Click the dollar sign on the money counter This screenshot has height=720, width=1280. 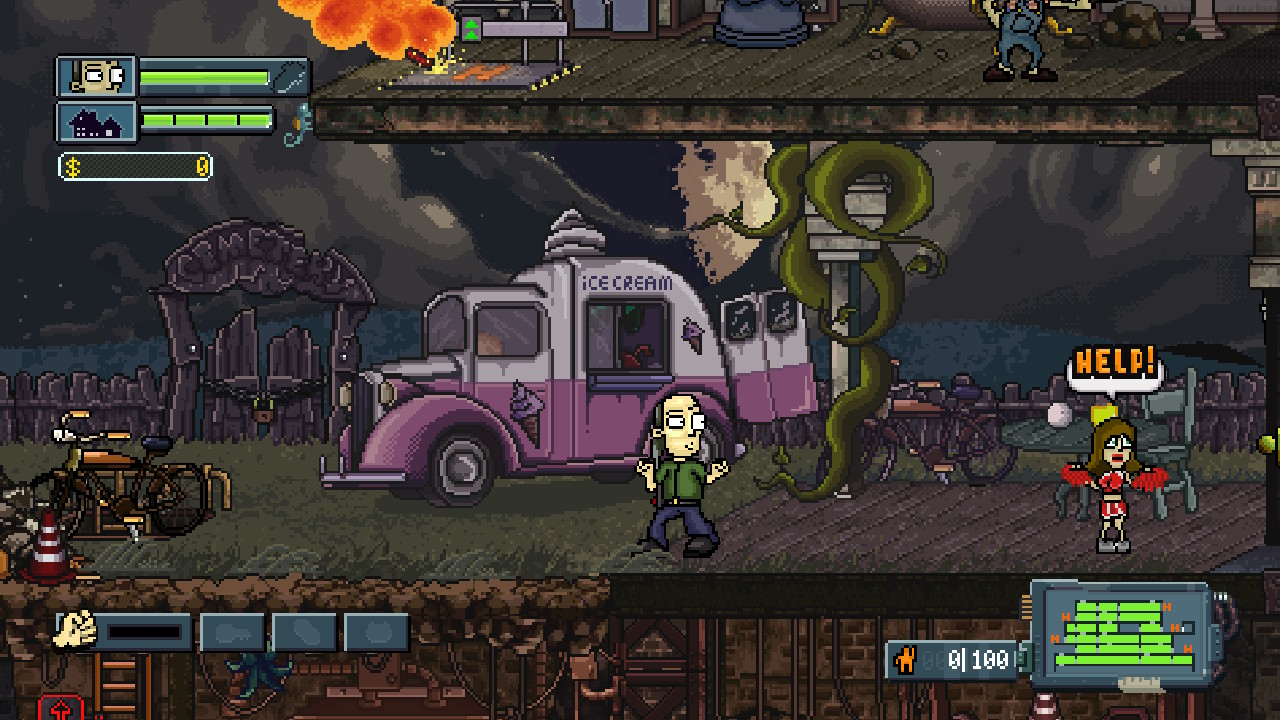click(72, 168)
